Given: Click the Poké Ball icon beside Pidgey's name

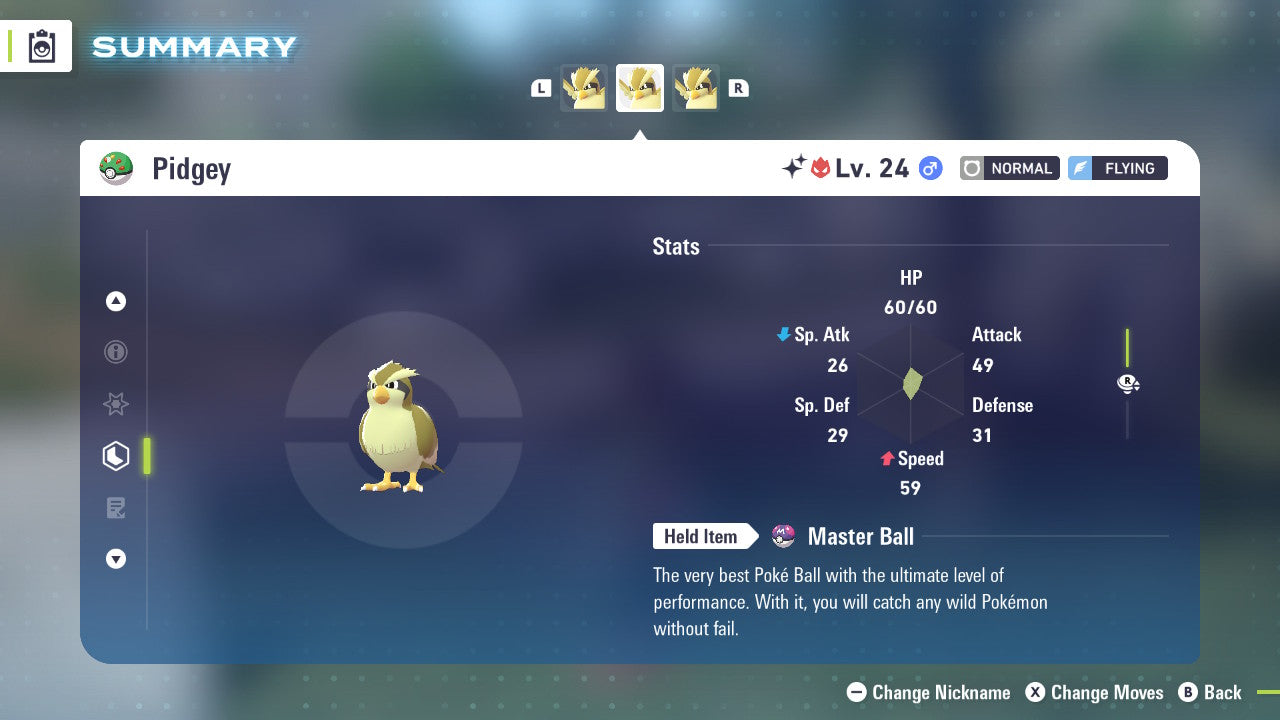Looking at the screenshot, I should (x=116, y=168).
